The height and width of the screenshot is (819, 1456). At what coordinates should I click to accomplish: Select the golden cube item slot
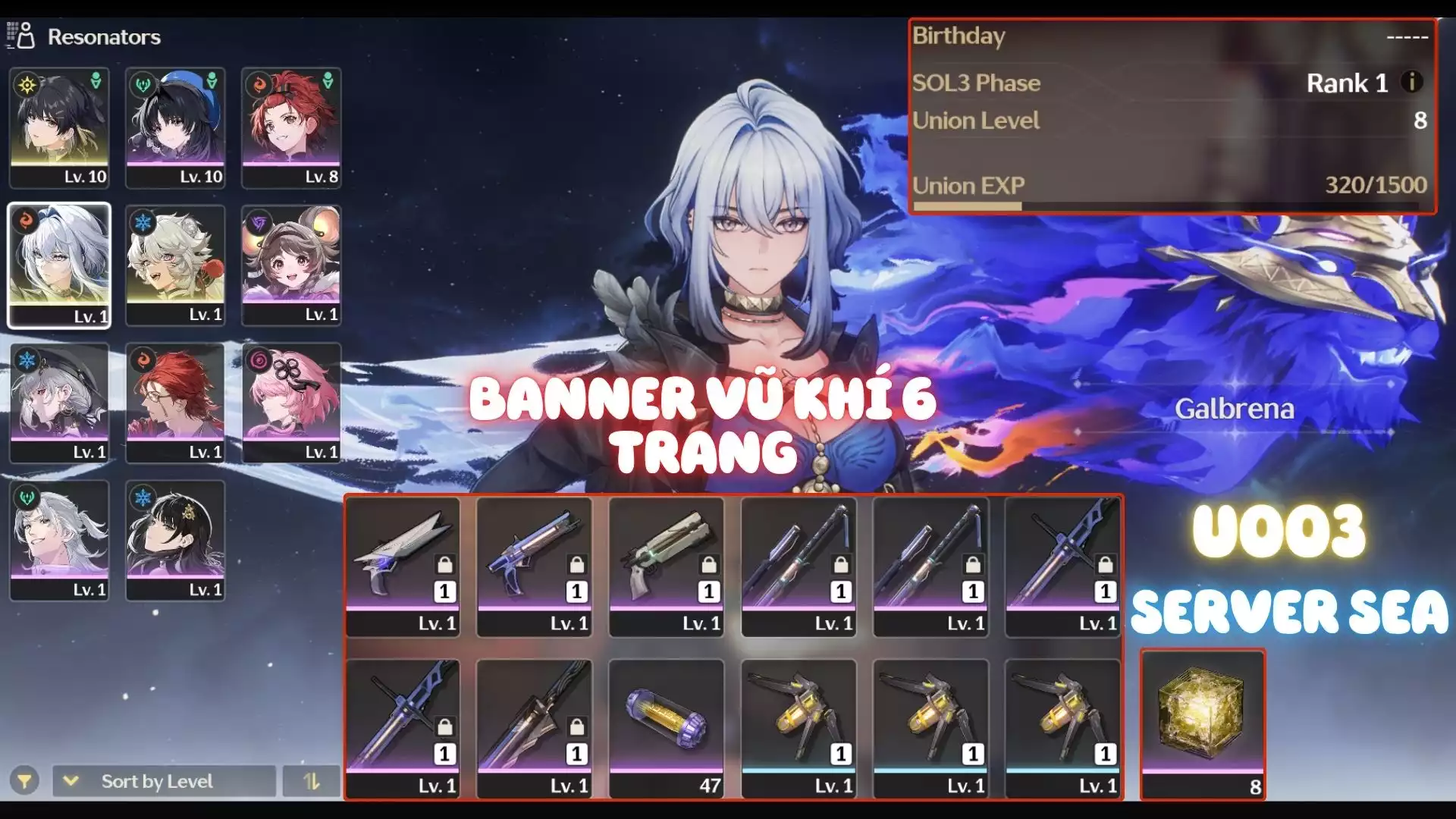[1203, 724]
